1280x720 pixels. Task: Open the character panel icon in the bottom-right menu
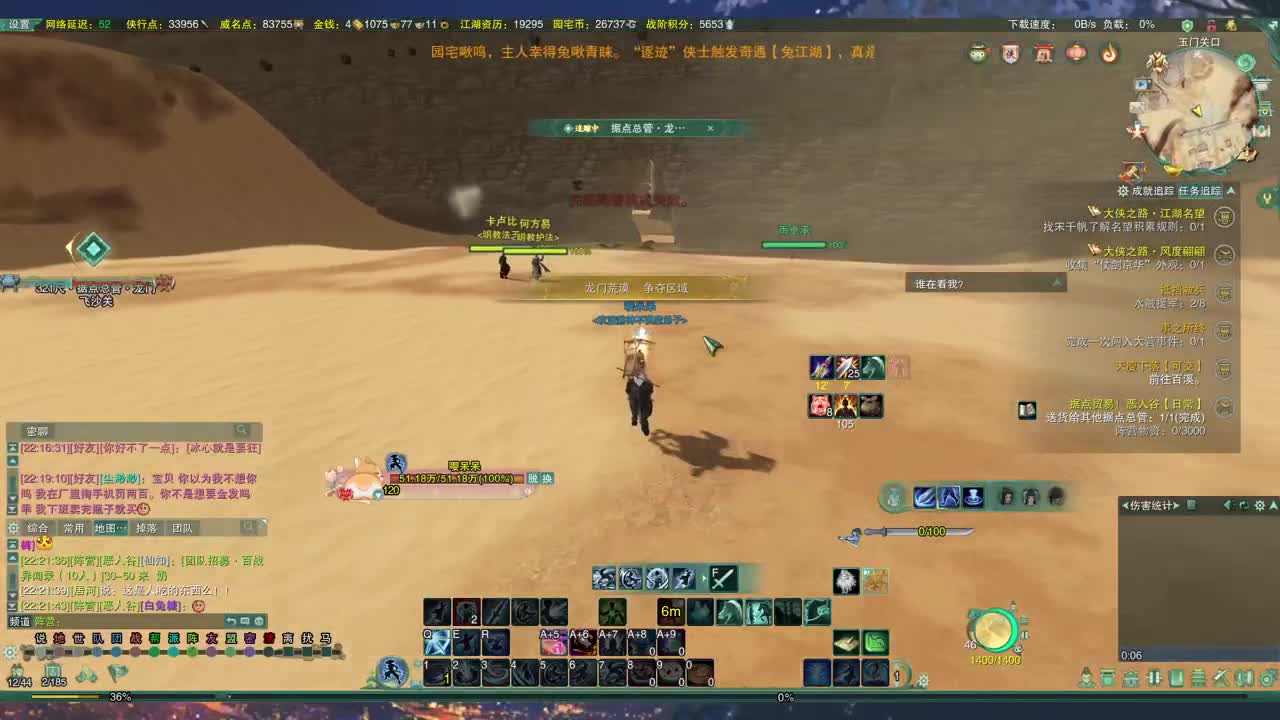point(1087,677)
